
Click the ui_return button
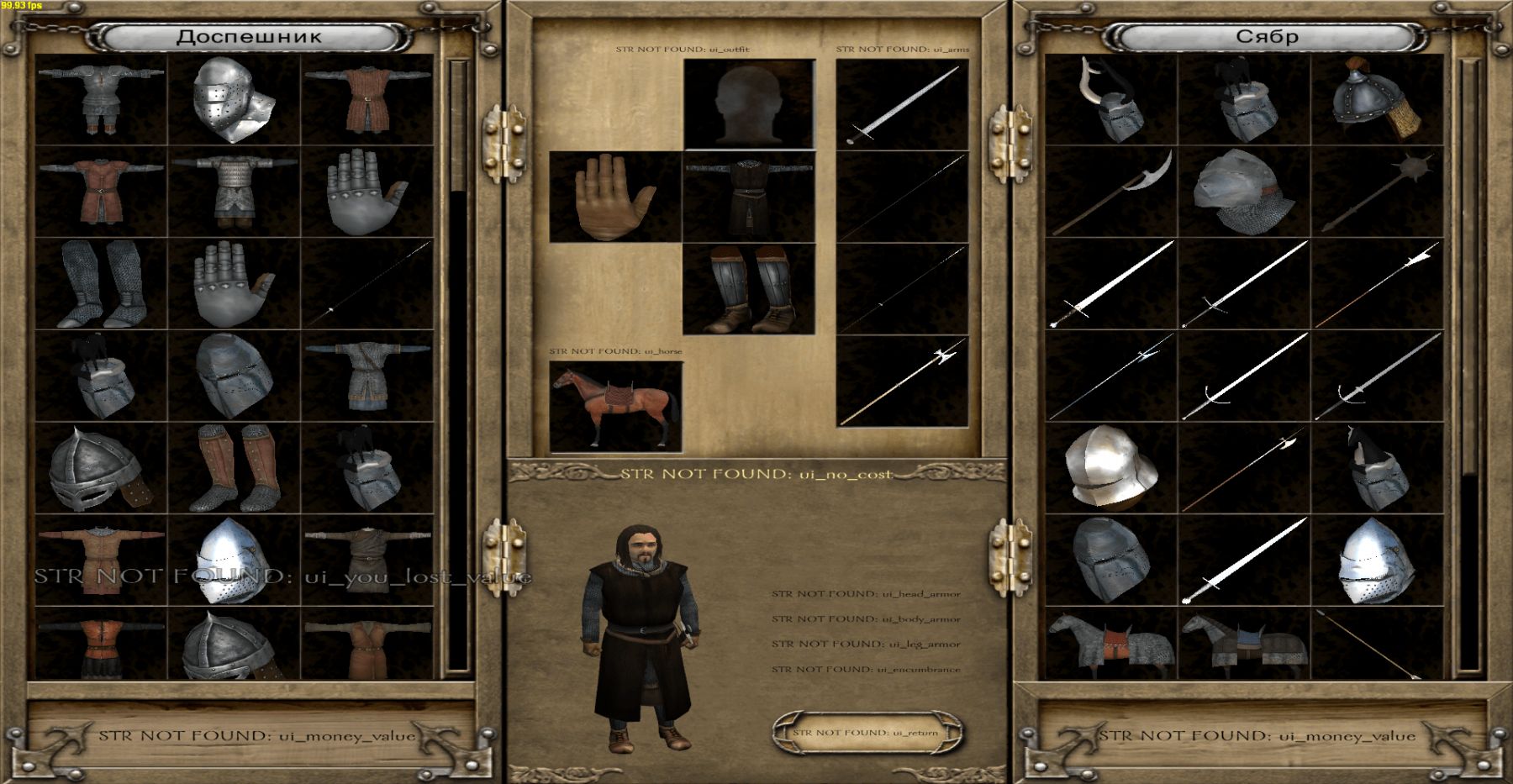[x=866, y=733]
